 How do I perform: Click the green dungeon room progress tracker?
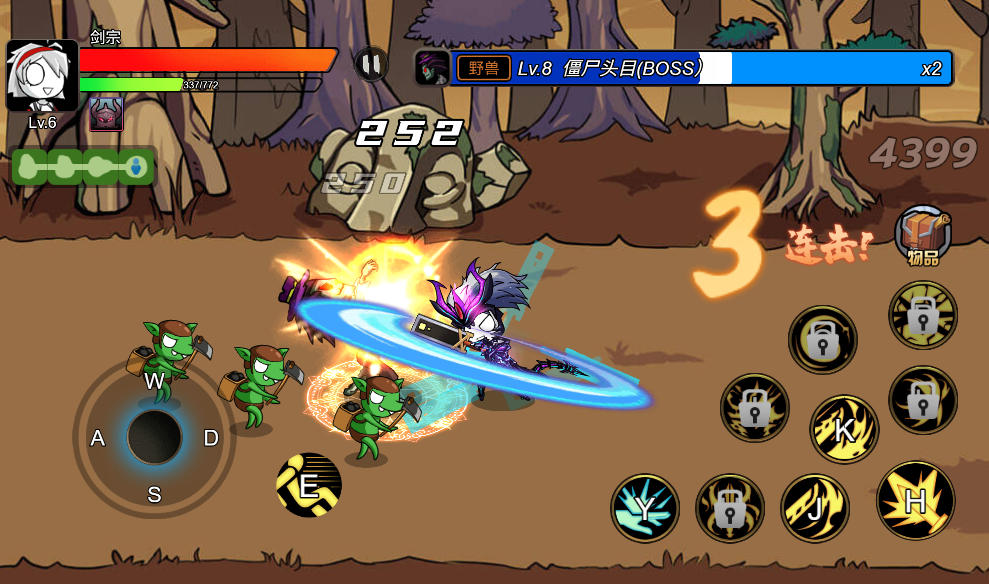click(84, 166)
